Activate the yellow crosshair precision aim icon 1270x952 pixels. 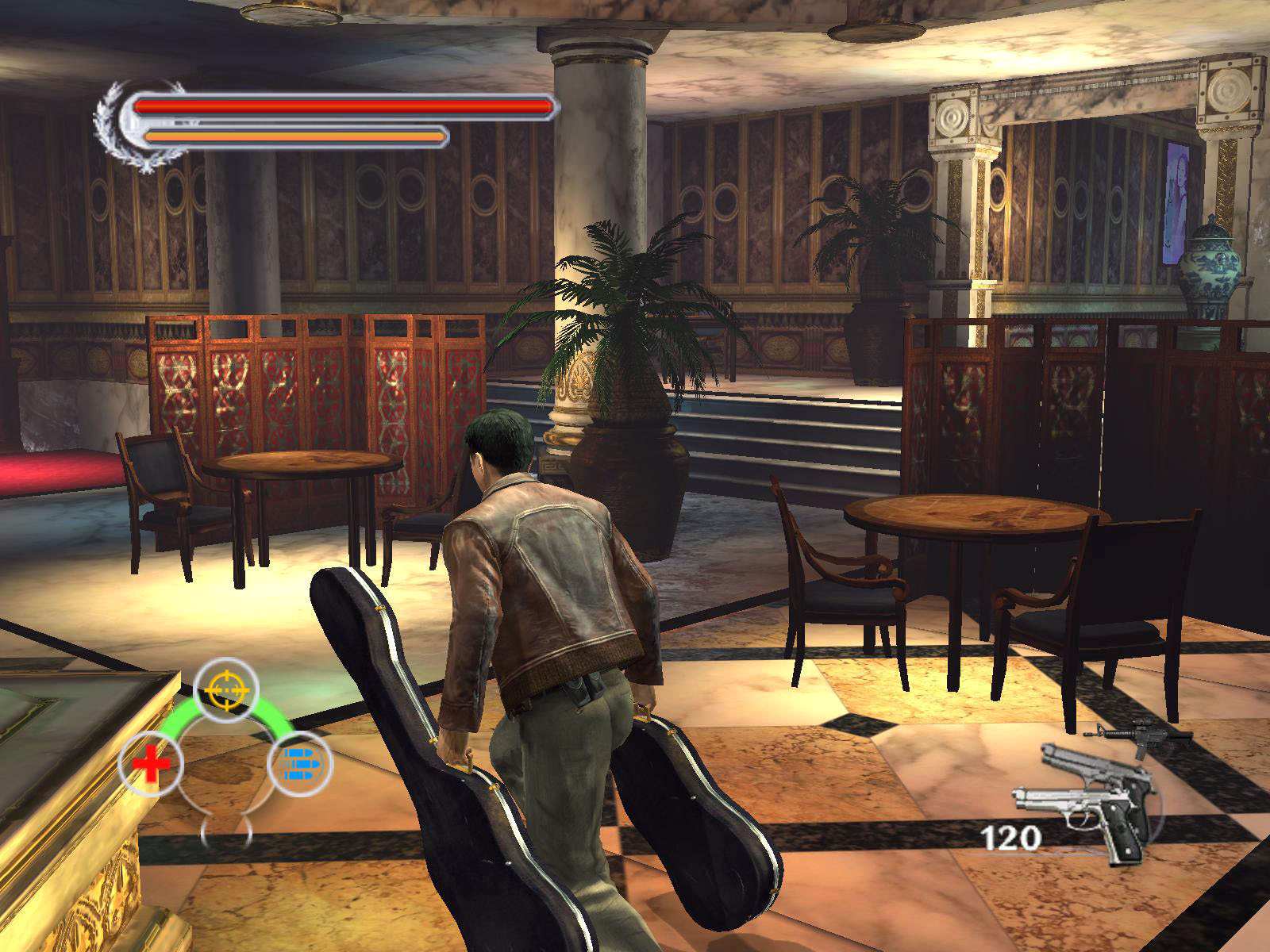click(226, 689)
